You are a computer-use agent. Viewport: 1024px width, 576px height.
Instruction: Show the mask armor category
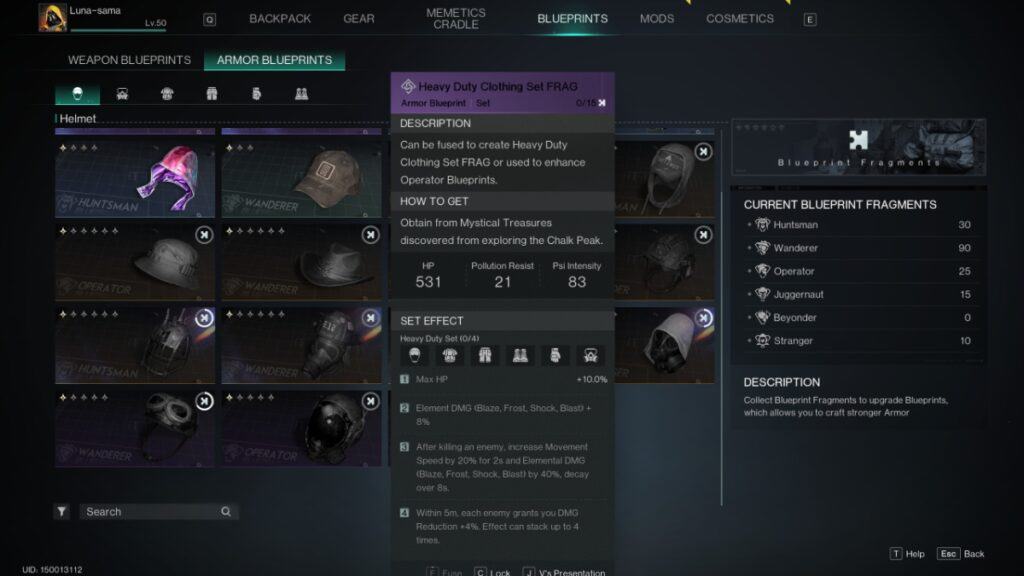[122, 94]
